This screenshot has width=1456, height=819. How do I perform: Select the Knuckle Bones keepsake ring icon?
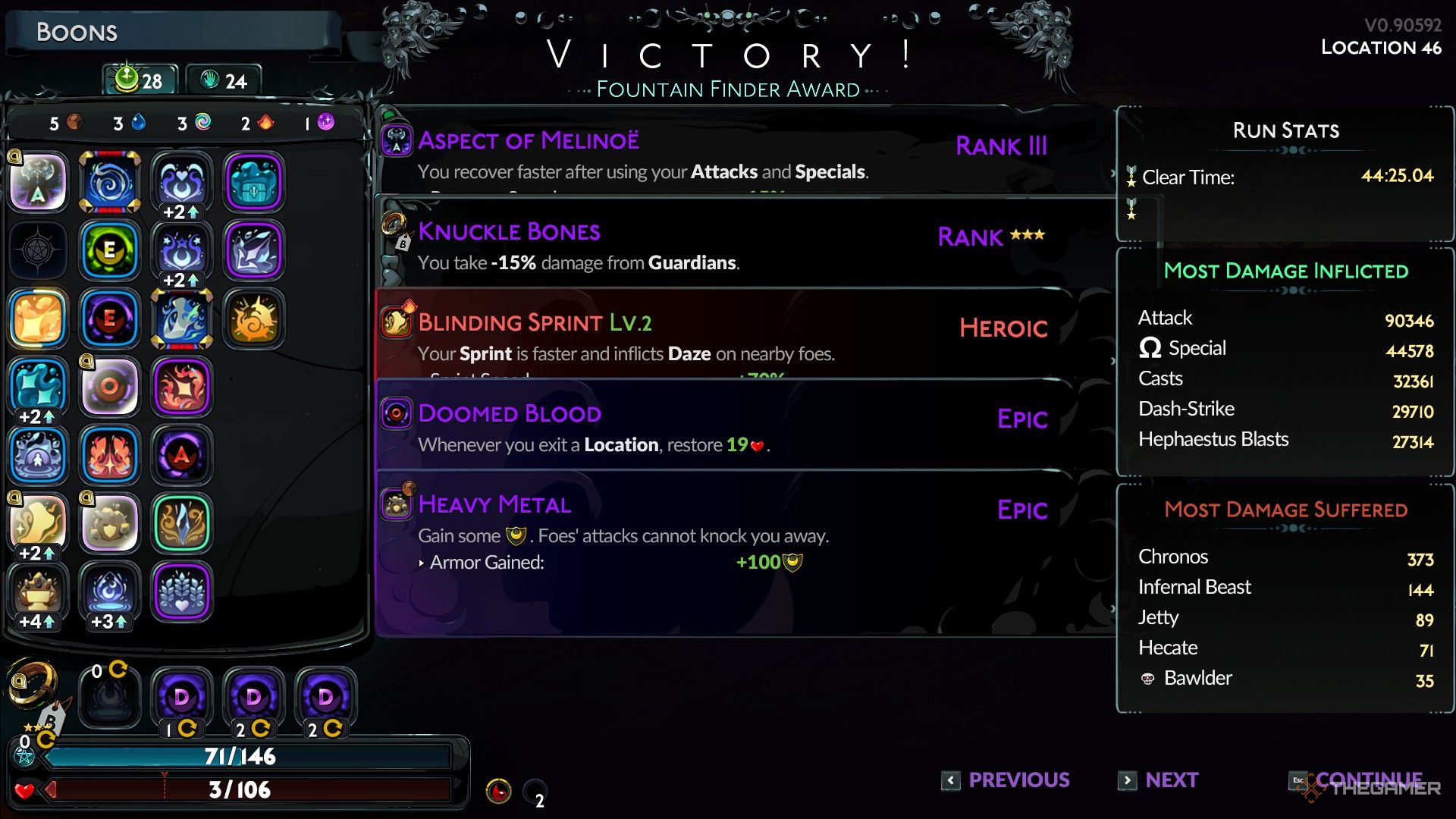coord(32,682)
